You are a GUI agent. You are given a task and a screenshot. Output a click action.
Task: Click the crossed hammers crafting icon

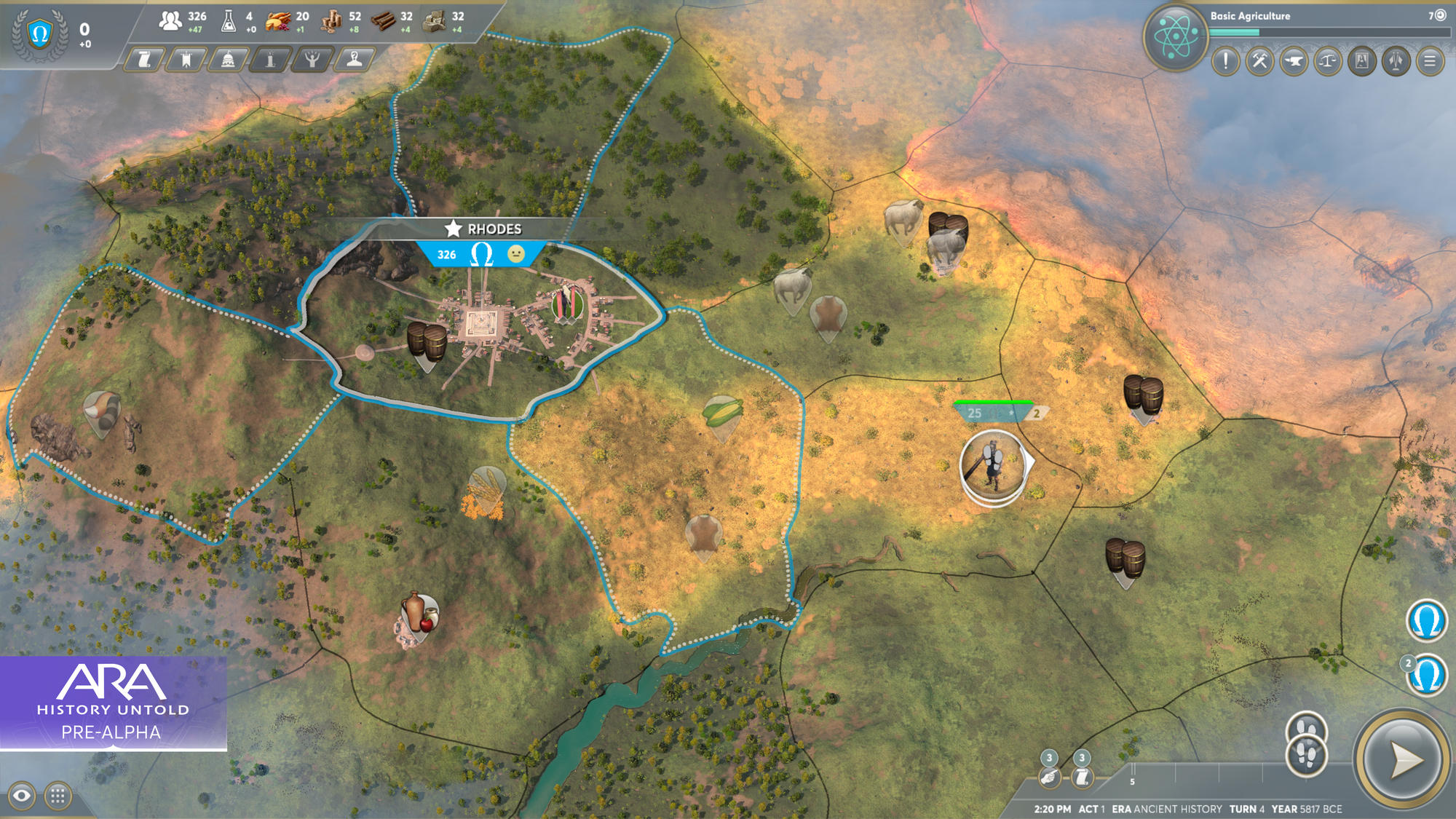point(1260,62)
